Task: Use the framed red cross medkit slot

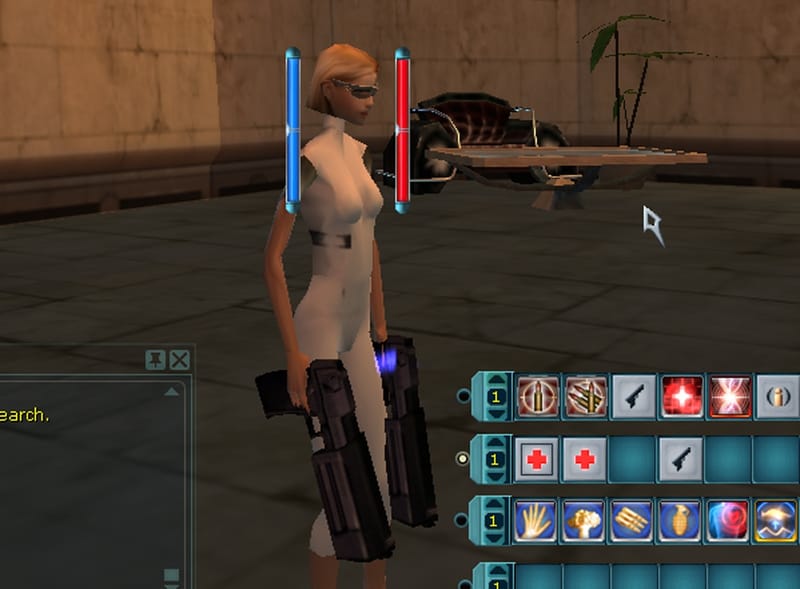Action: click(x=538, y=459)
